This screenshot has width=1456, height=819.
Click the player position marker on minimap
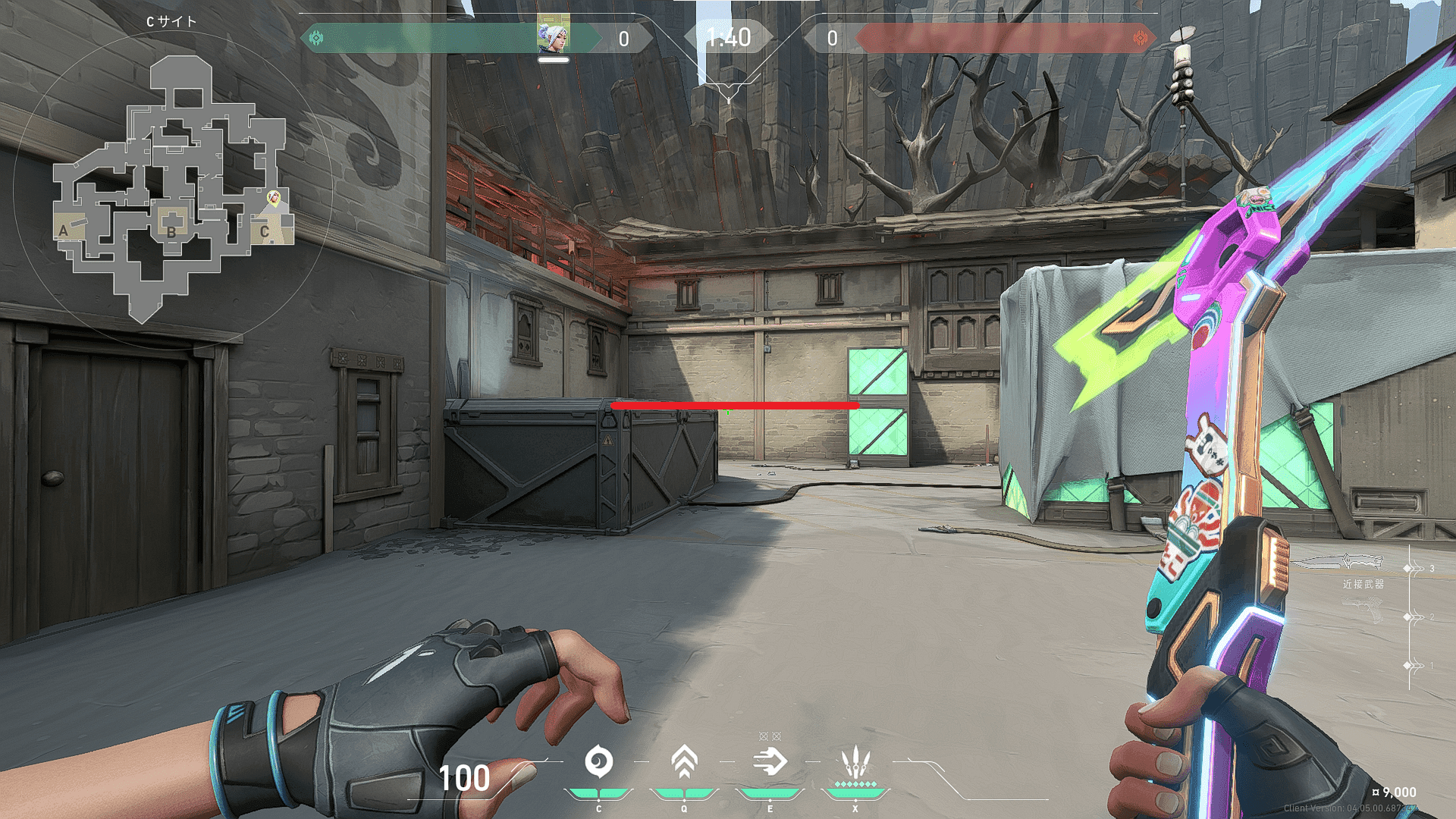[275, 198]
